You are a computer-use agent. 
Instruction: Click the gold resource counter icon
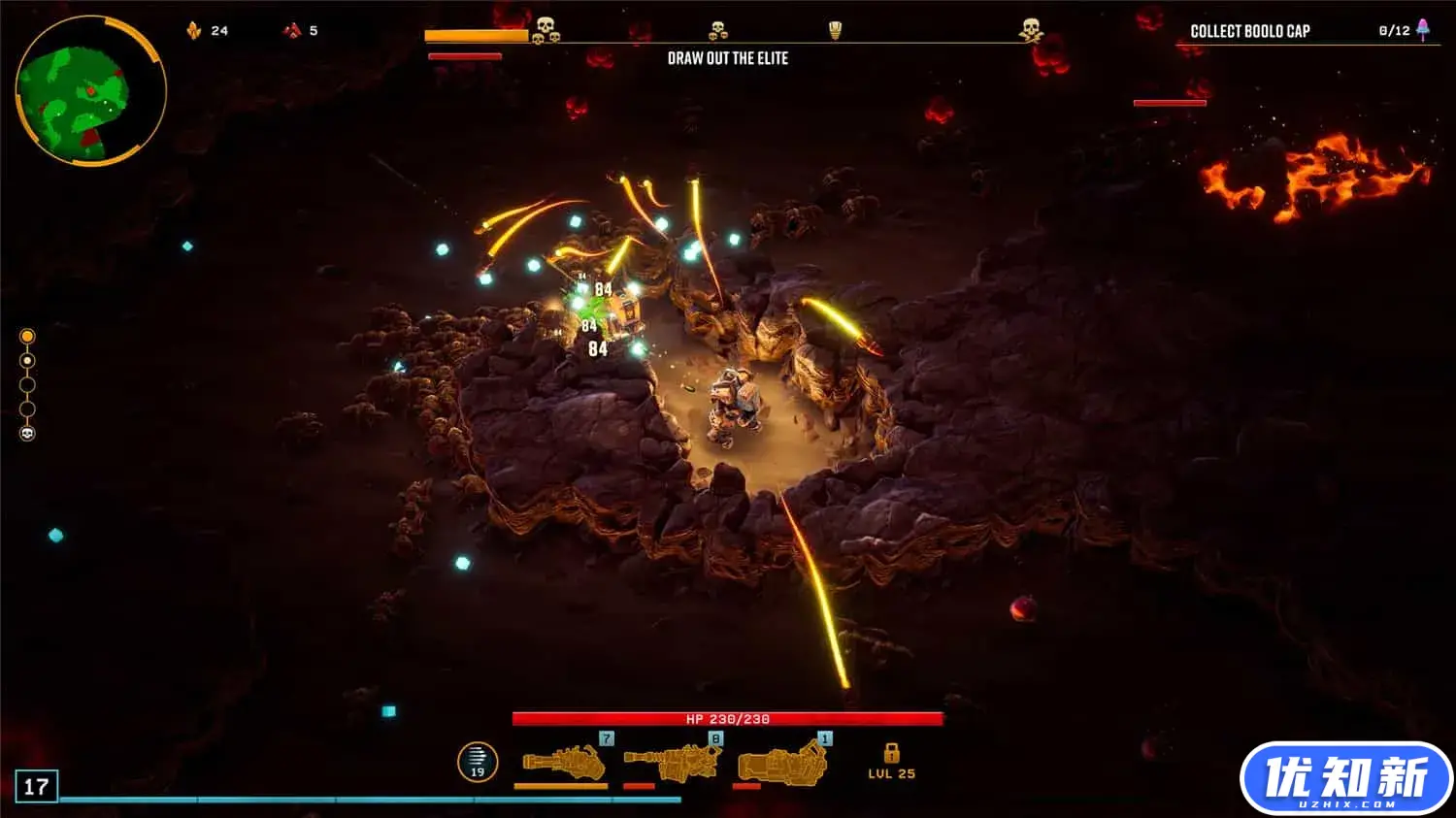[x=191, y=30]
